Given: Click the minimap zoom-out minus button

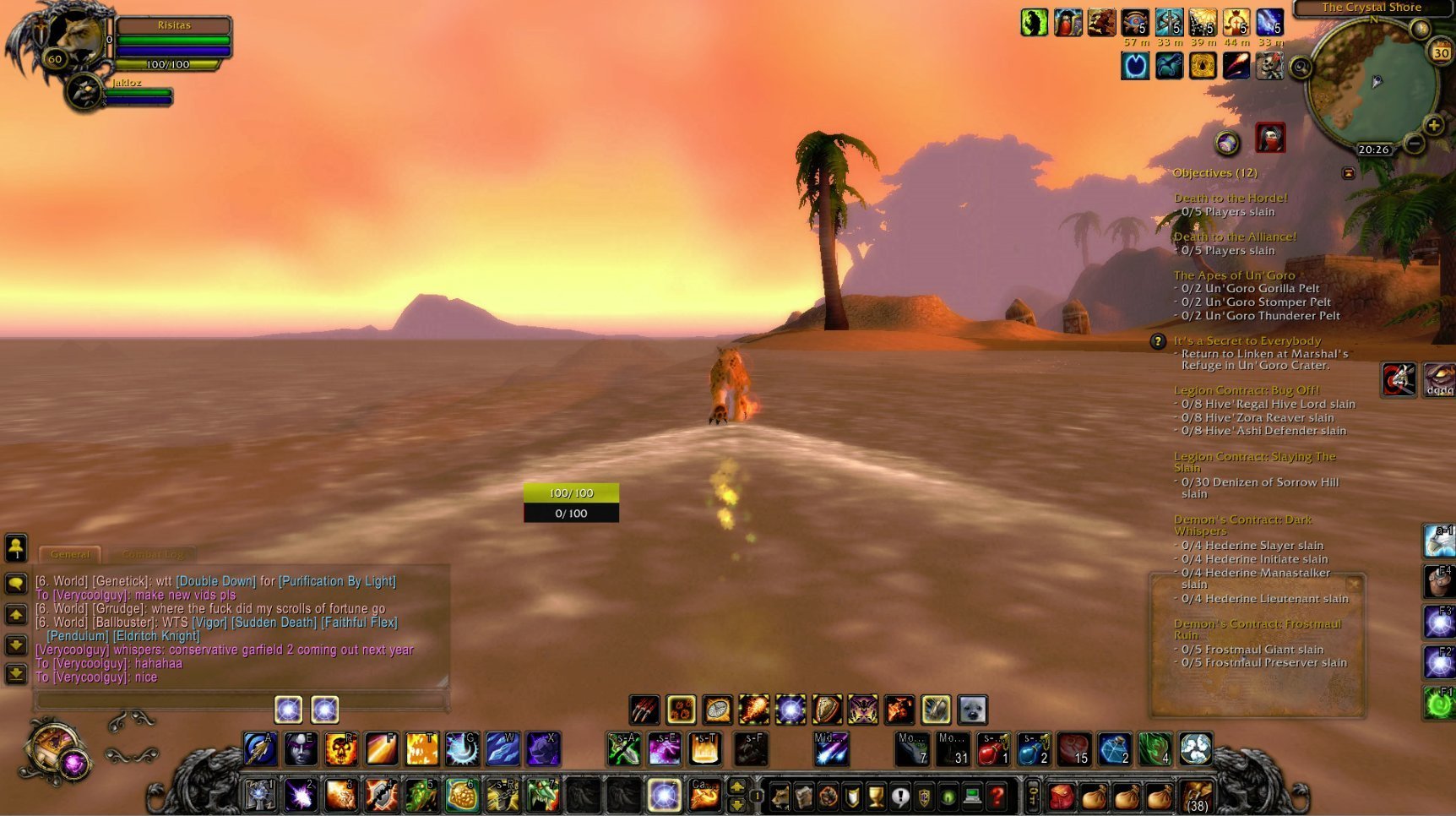Looking at the screenshot, I should [1415, 144].
